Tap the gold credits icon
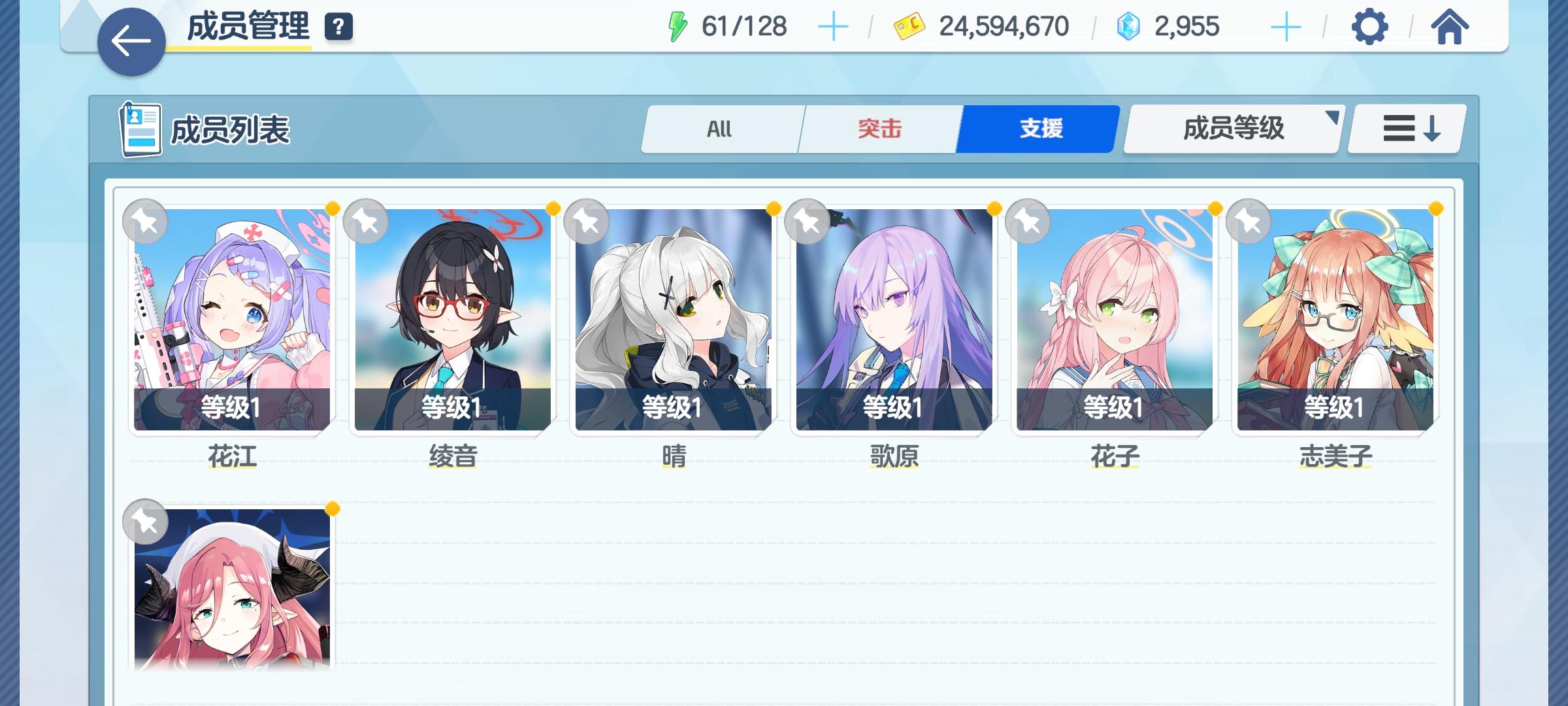Viewport: 1568px width, 706px height. coord(908,27)
